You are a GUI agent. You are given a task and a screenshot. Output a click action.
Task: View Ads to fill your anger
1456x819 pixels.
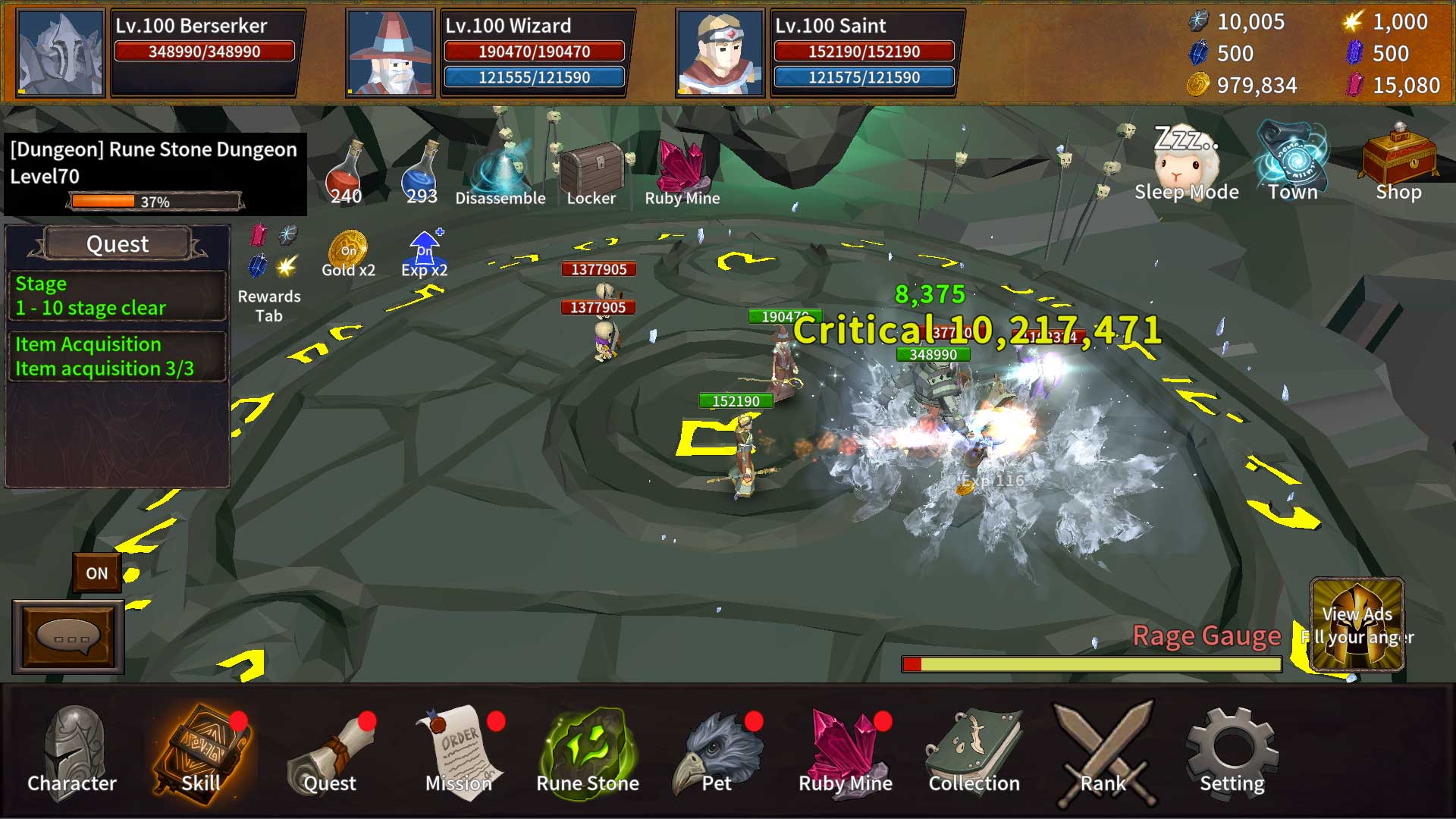click(1357, 626)
